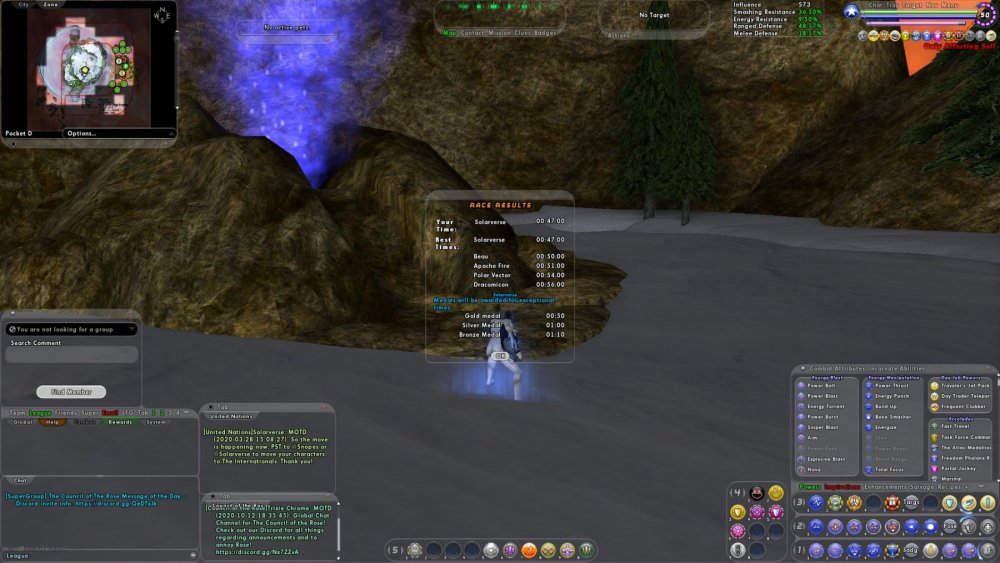Open the Enhancements tab

(x=890, y=487)
